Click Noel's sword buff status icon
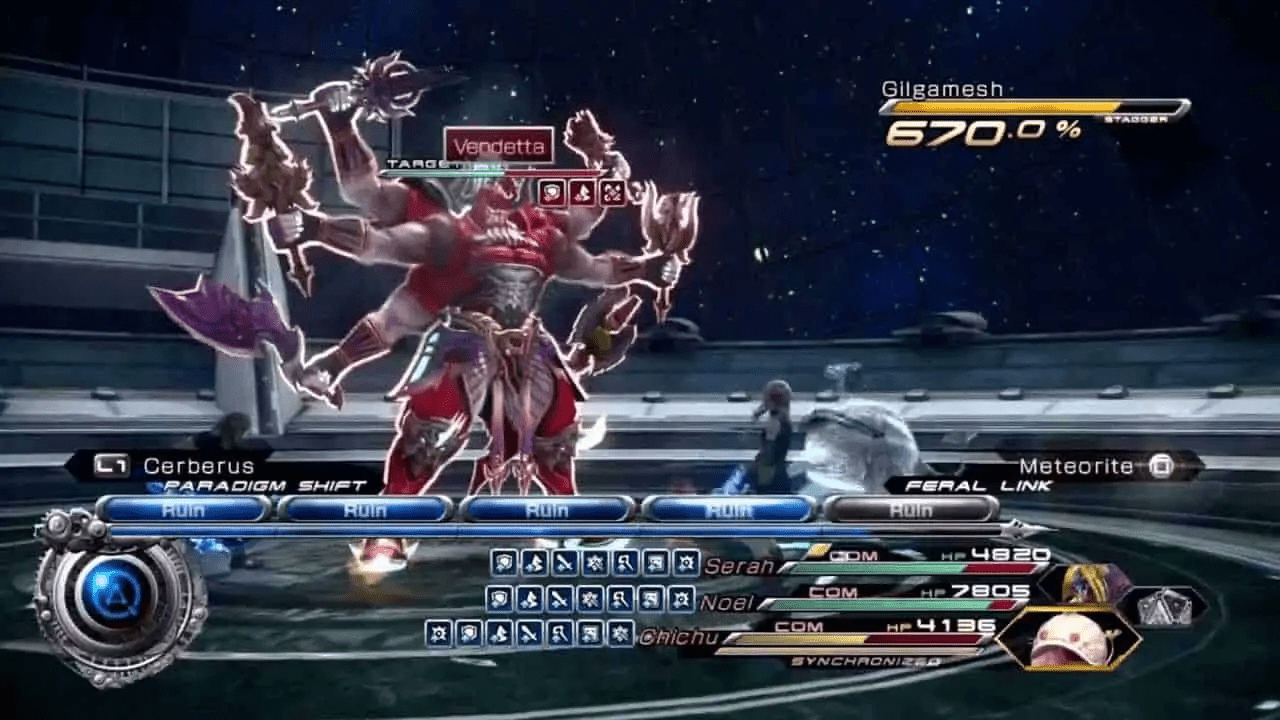The width and height of the screenshot is (1280, 720). (x=560, y=598)
